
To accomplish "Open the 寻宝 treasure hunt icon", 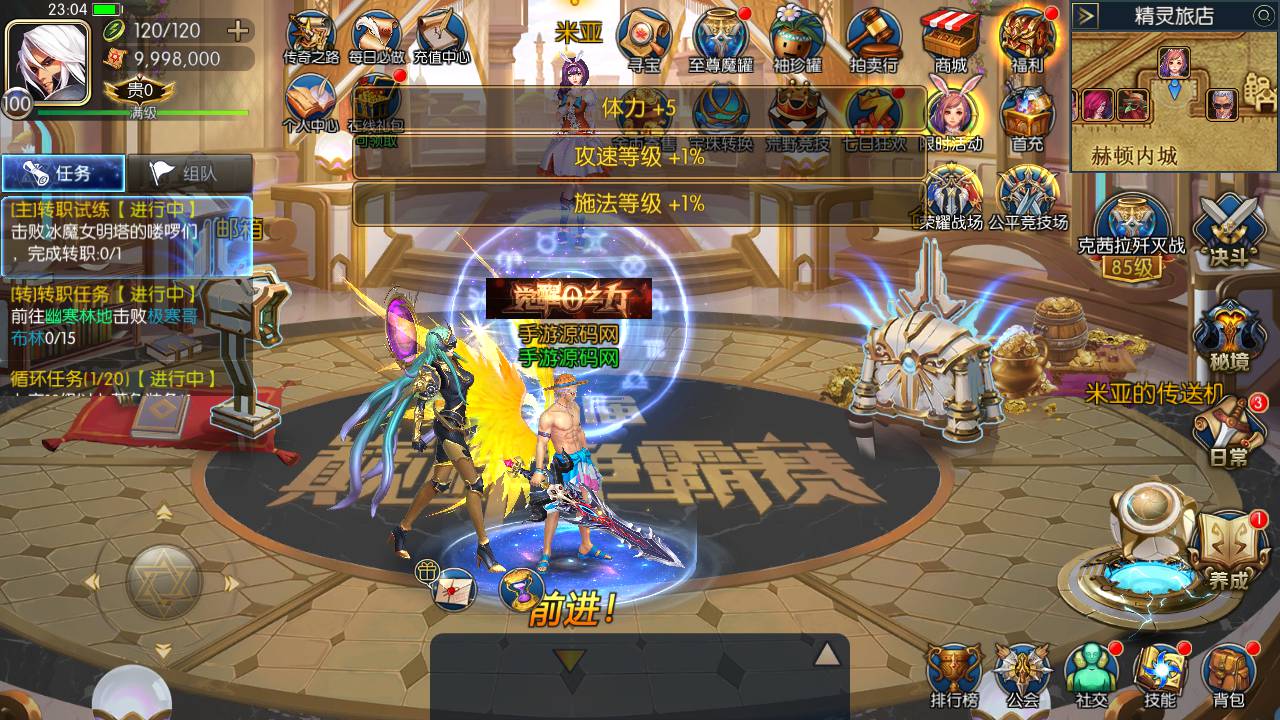I will coord(643,40).
